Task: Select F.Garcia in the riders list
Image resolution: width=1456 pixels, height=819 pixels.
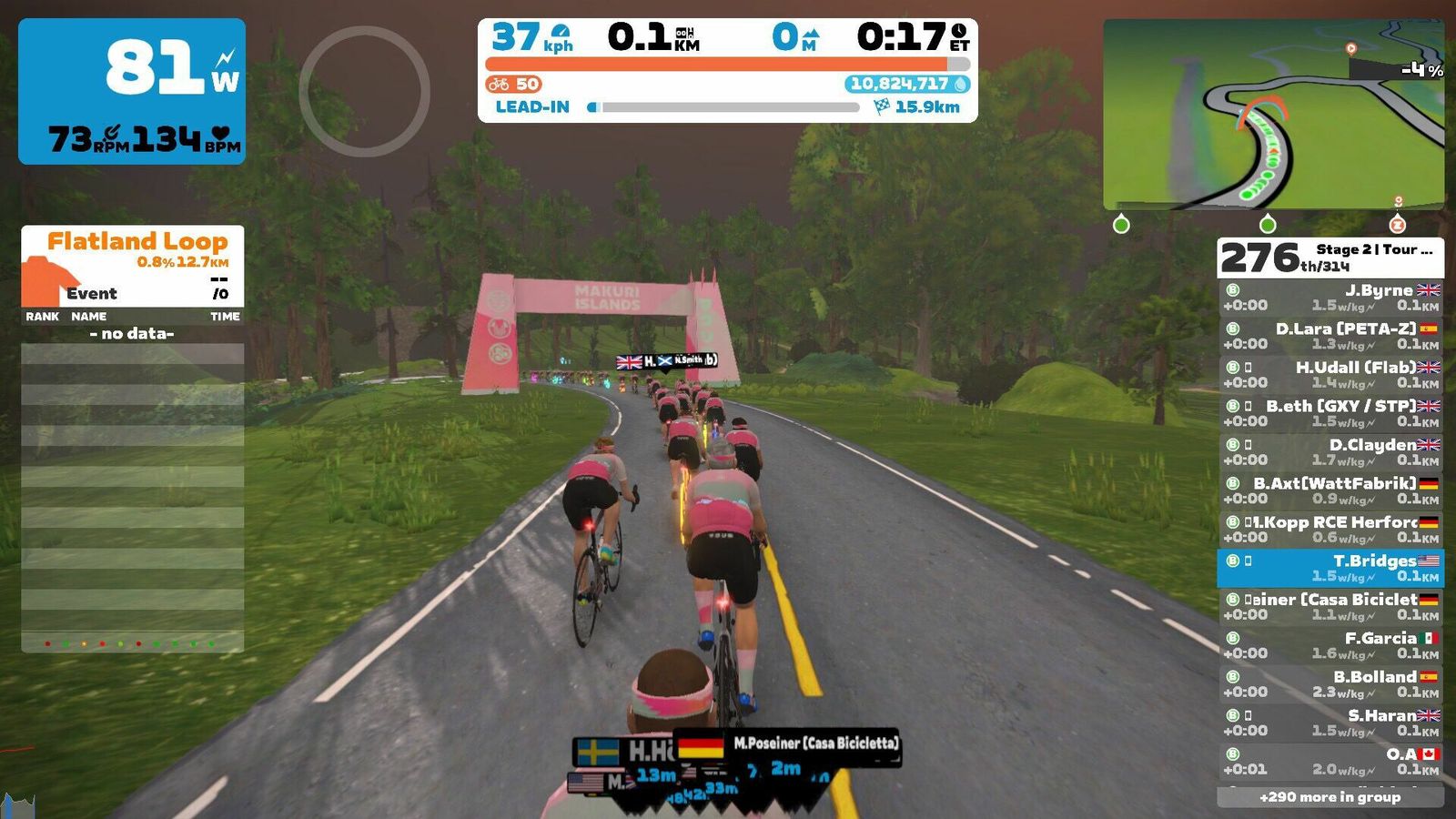Action: [x=1330, y=645]
